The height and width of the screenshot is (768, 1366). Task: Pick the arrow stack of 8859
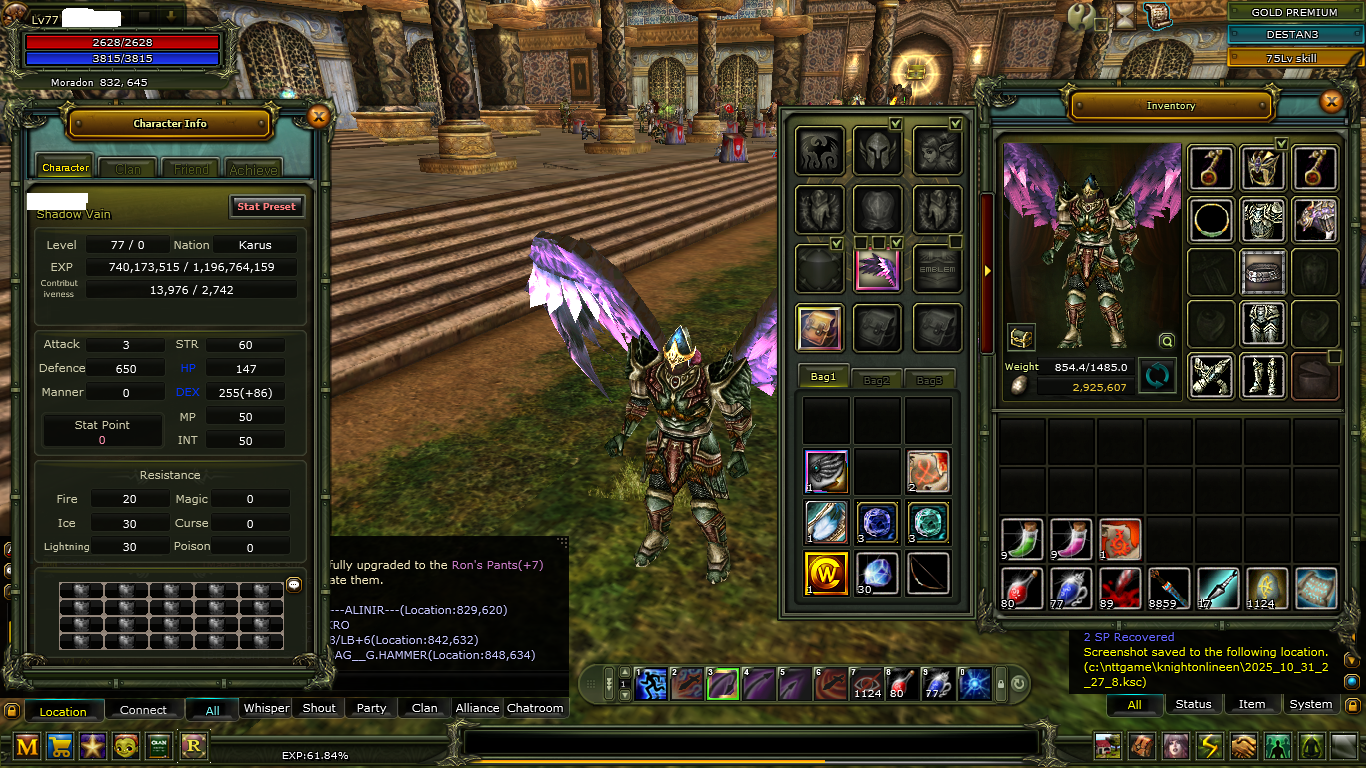[x=1169, y=588]
